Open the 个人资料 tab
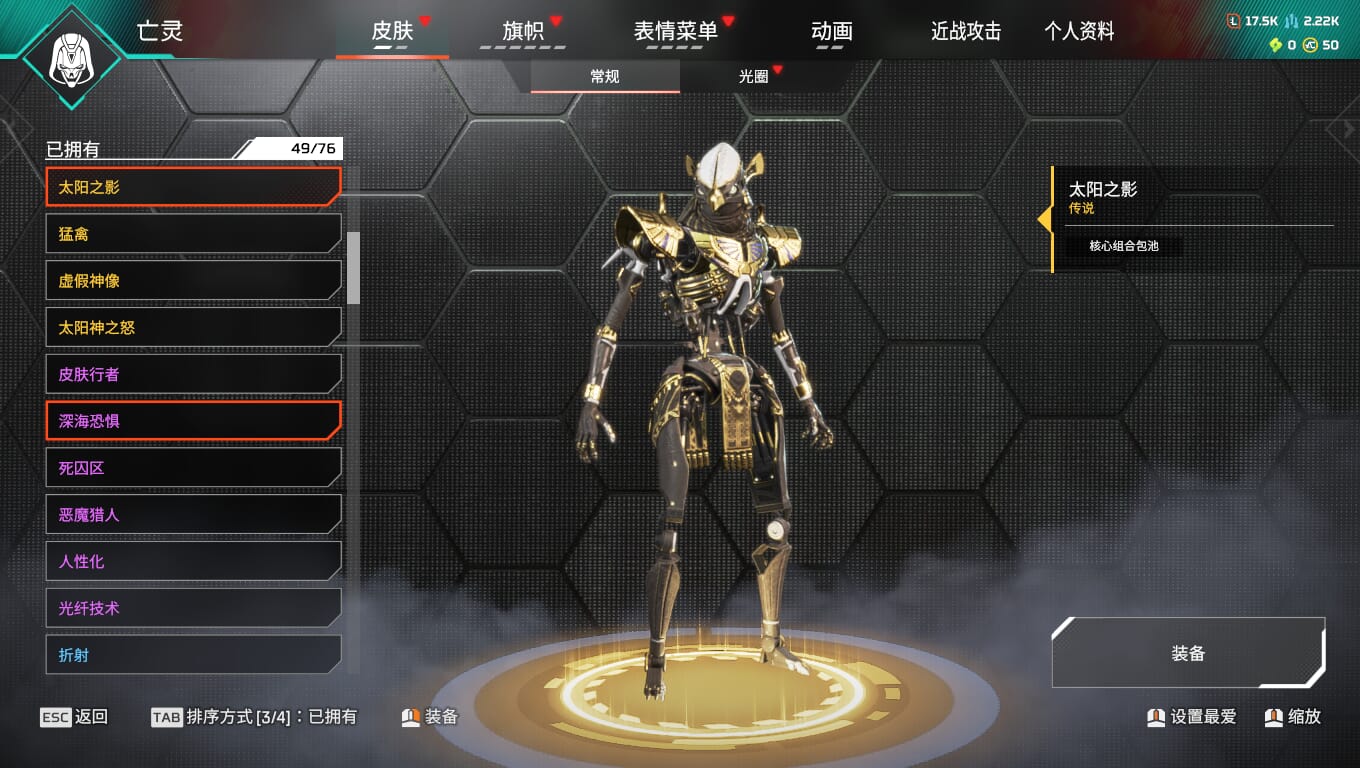The height and width of the screenshot is (768, 1360). point(1079,31)
